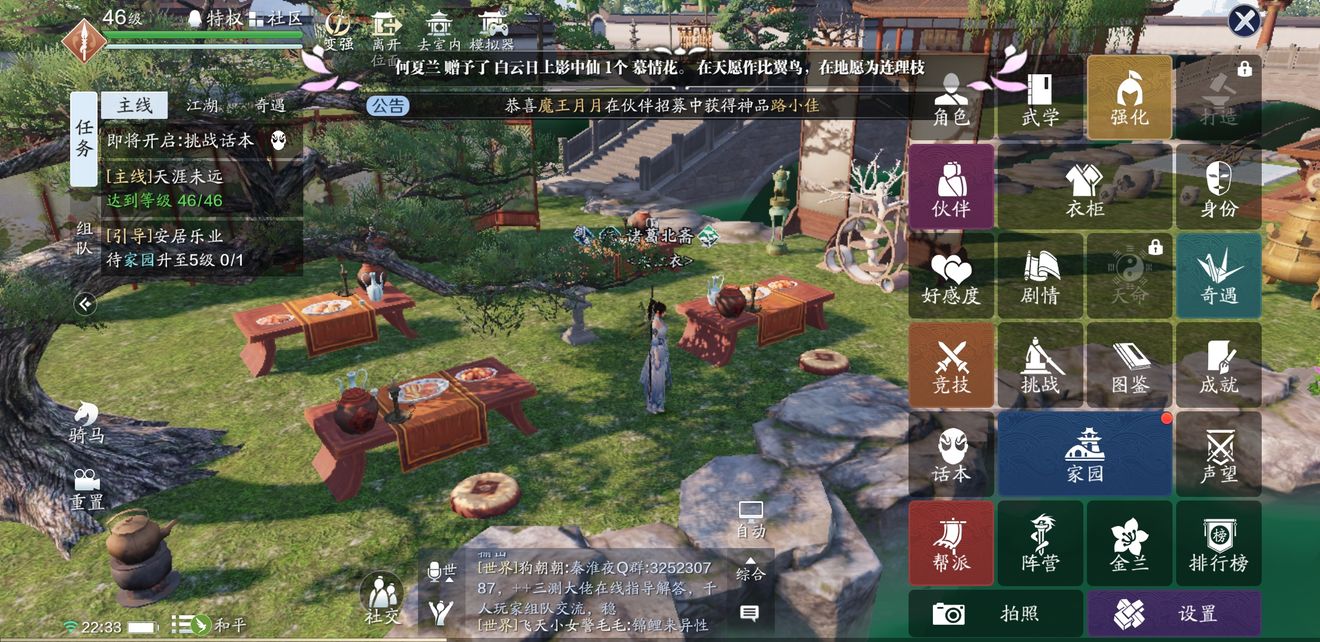This screenshot has height=642, width=1320.
Task: View the 排行榜 leaderboard
Action: pos(1218,543)
